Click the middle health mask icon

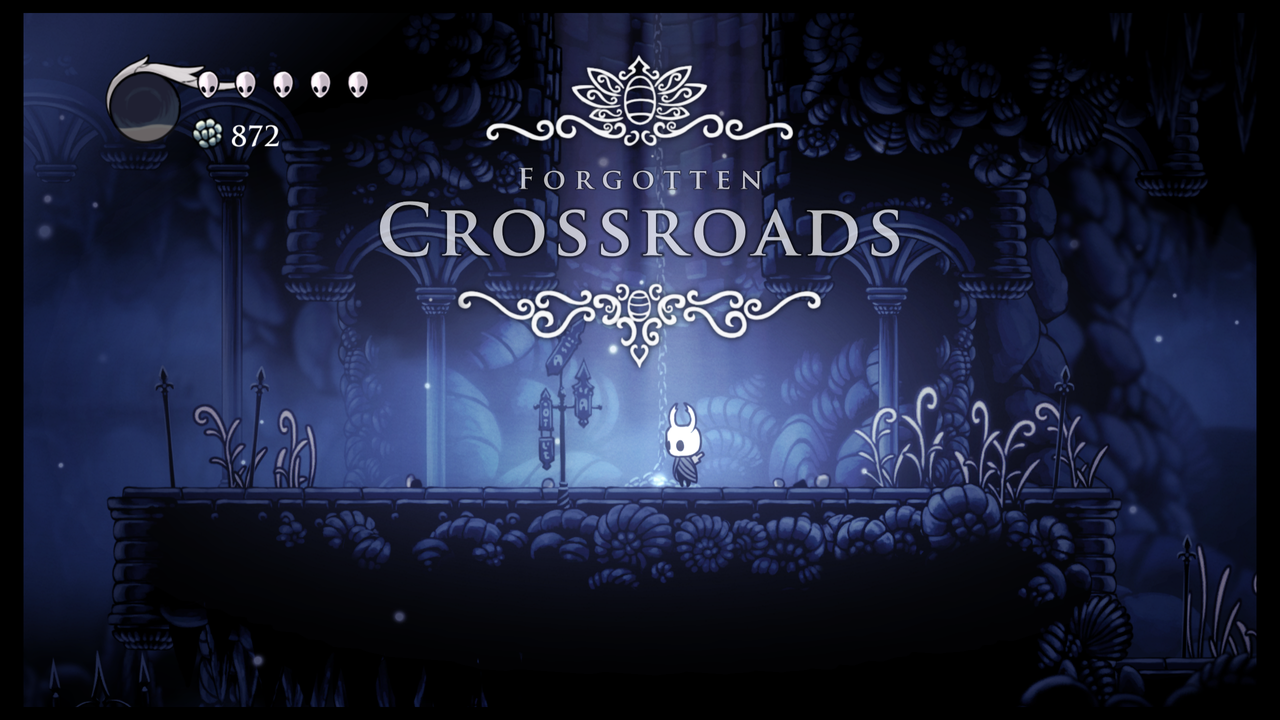point(284,85)
